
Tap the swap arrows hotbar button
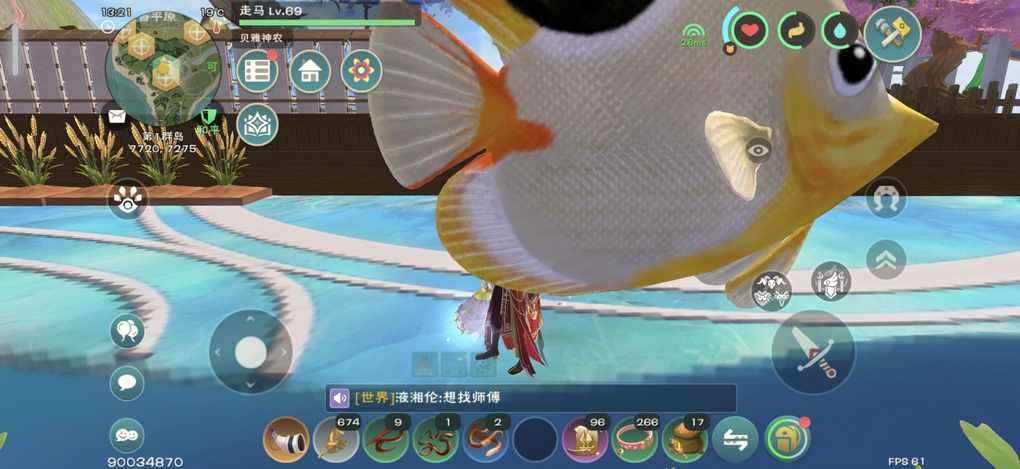point(735,439)
